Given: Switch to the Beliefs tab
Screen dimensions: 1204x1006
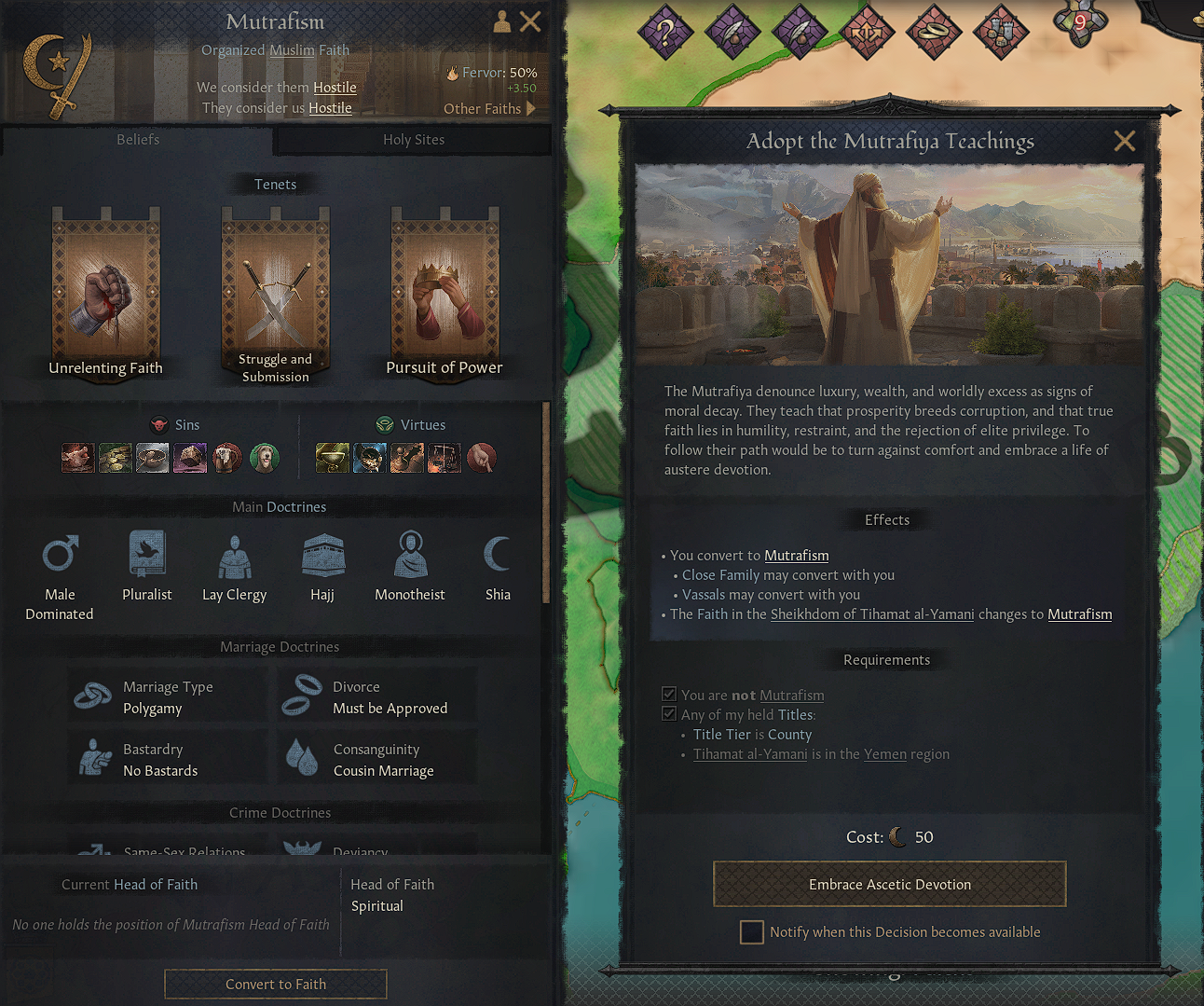Looking at the screenshot, I should coord(137,140).
